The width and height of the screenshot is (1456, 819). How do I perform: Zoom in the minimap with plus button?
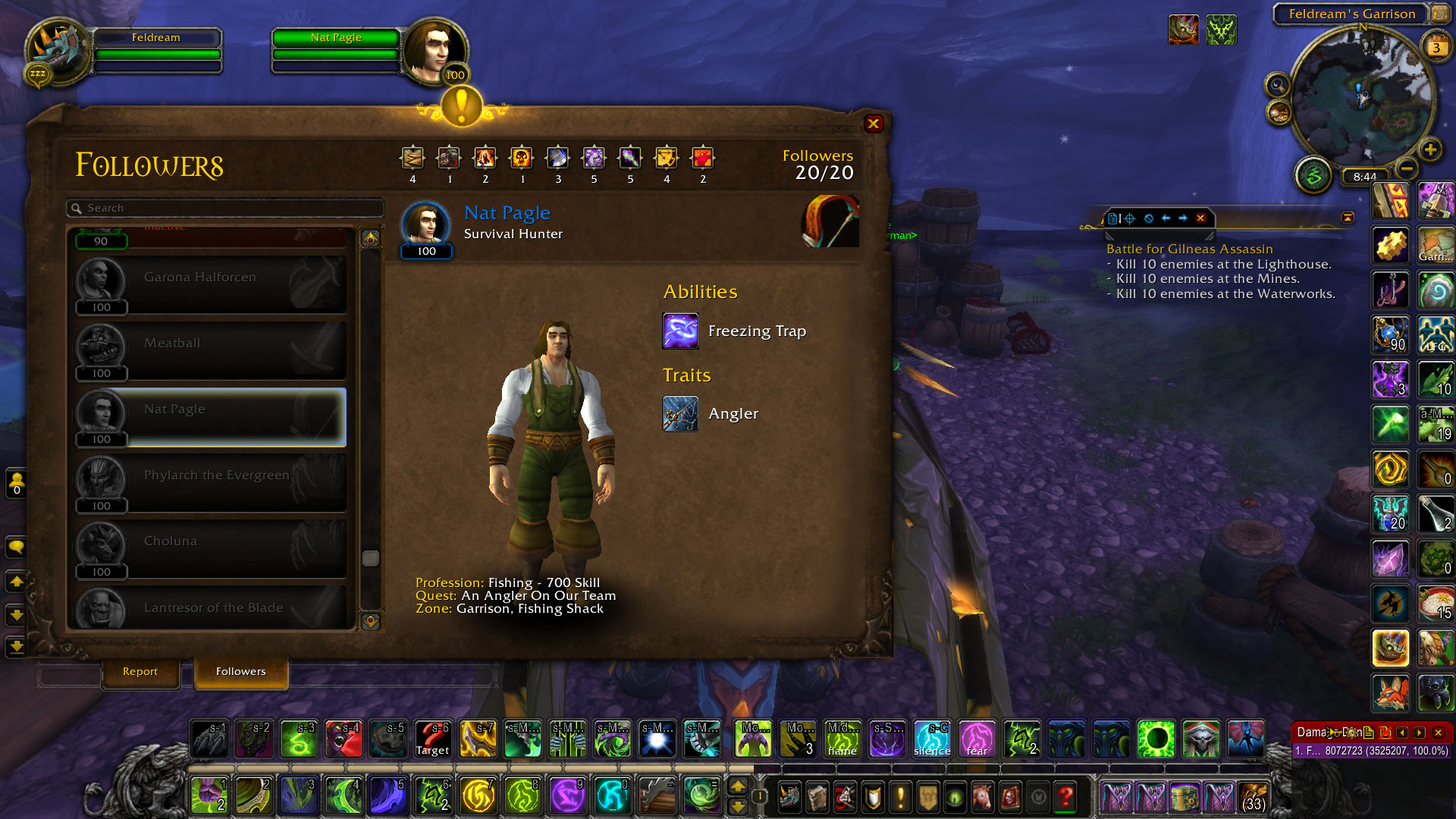click(1430, 149)
